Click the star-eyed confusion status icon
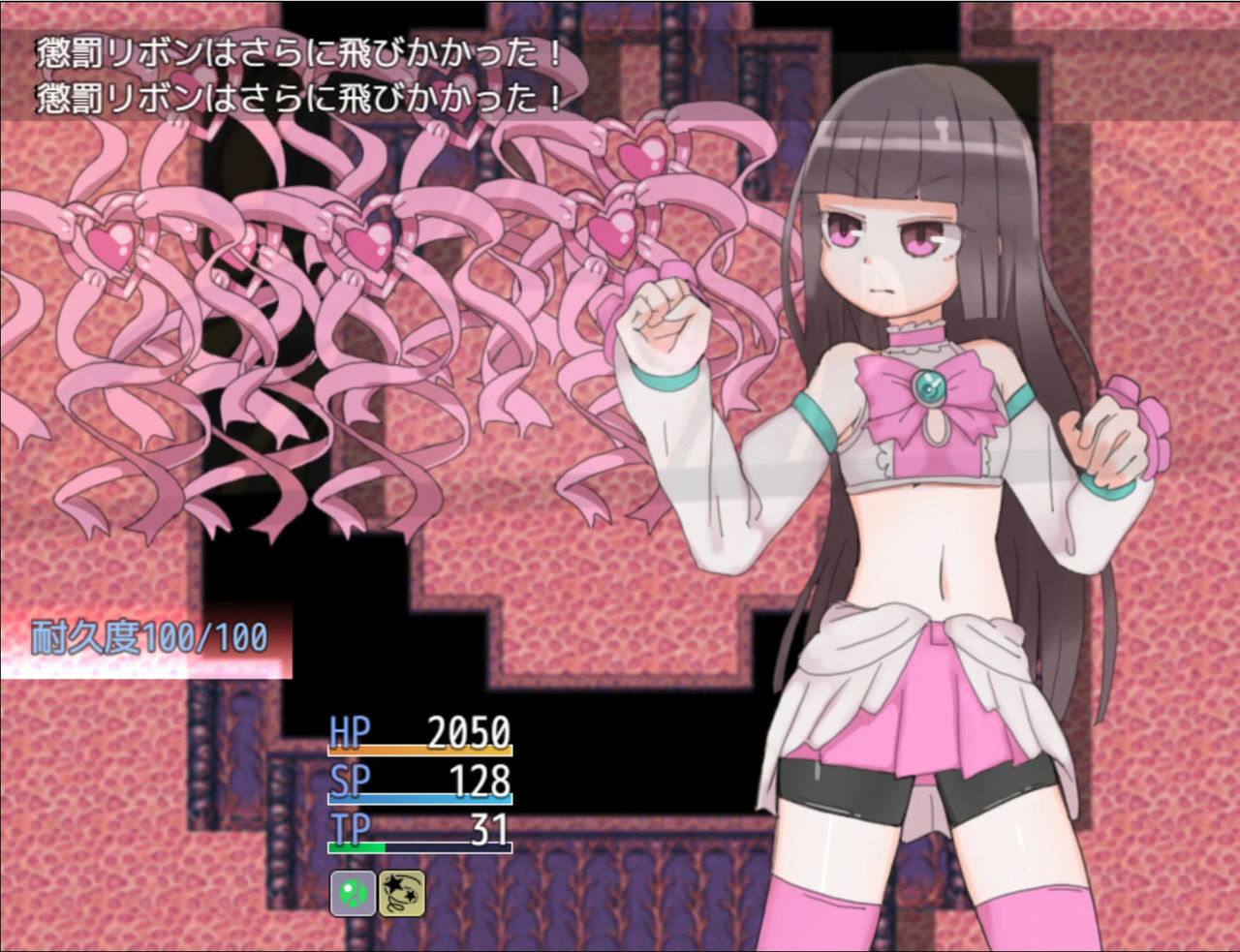Viewport: 1240px width, 952px height. tap(401, 894)
